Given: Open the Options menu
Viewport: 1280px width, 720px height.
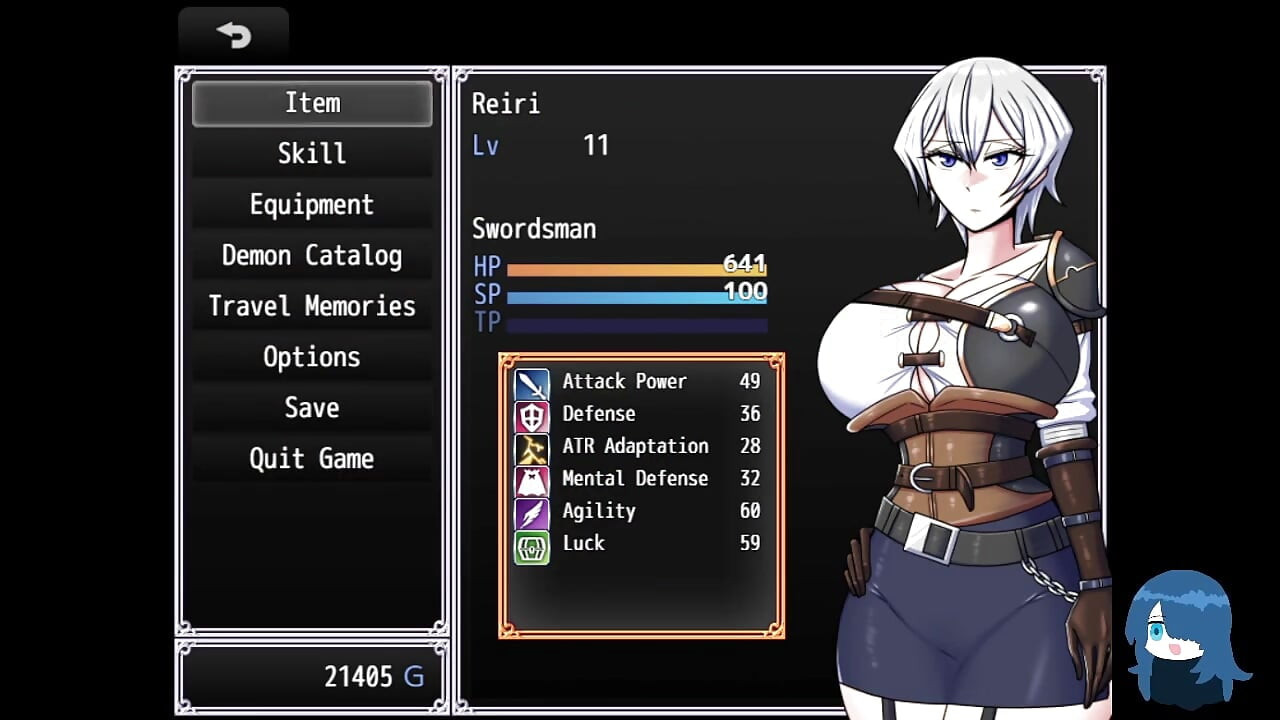Looking at the screenshot, I should point(312,358).
